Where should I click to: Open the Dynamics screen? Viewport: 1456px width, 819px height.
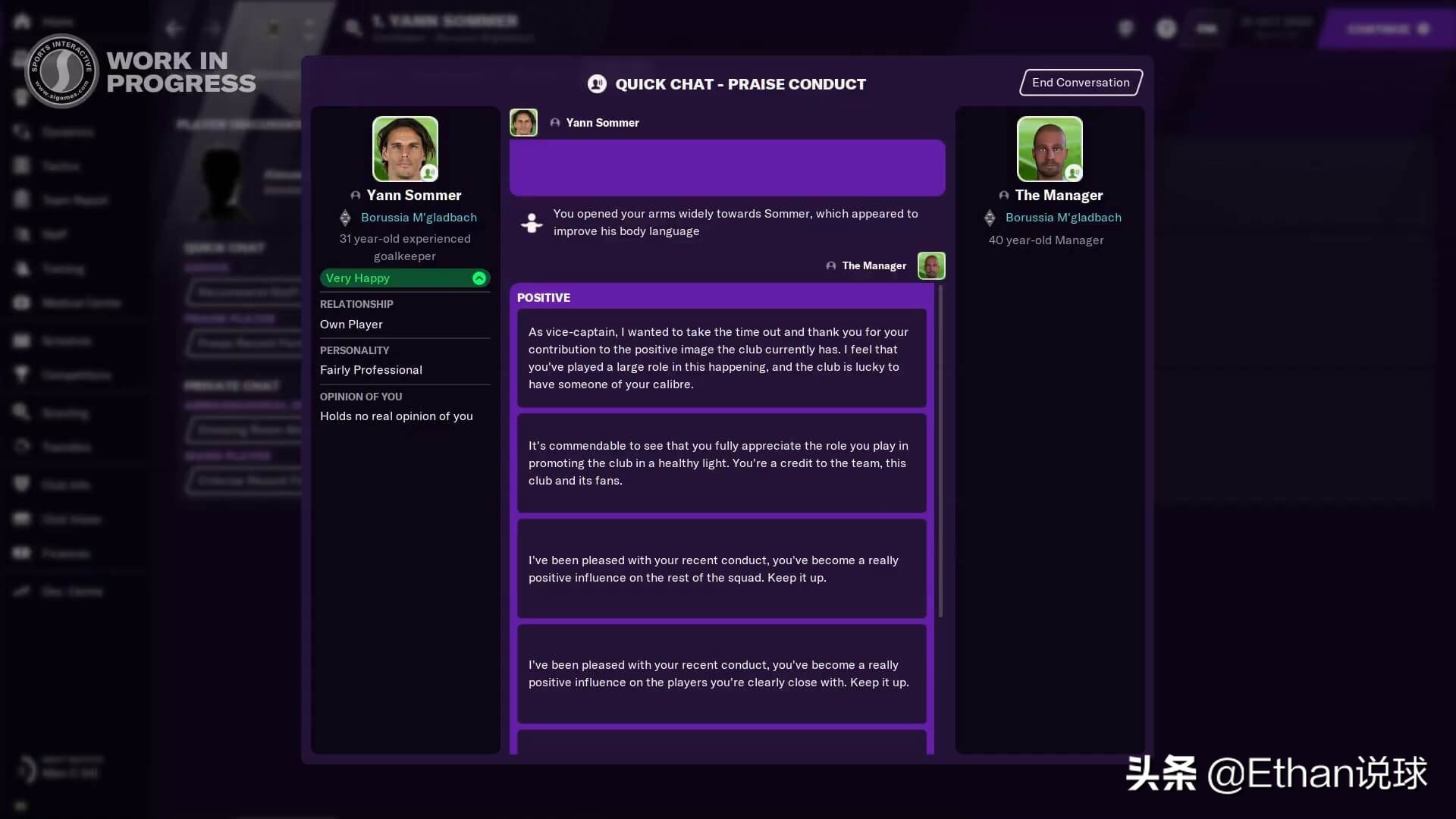68,132
